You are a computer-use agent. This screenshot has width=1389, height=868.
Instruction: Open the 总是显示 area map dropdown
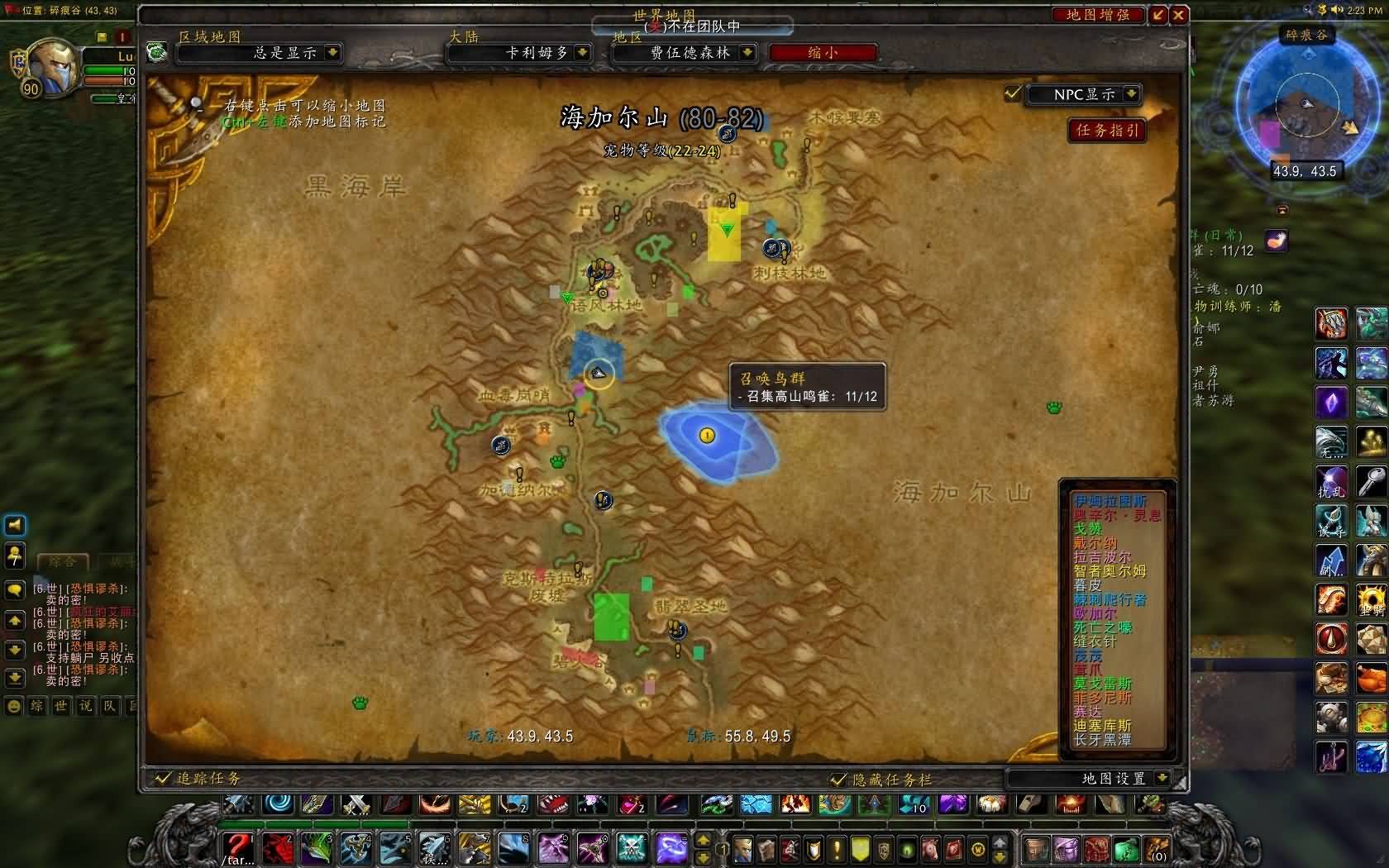pyautogui.click(x=332, y=53)
